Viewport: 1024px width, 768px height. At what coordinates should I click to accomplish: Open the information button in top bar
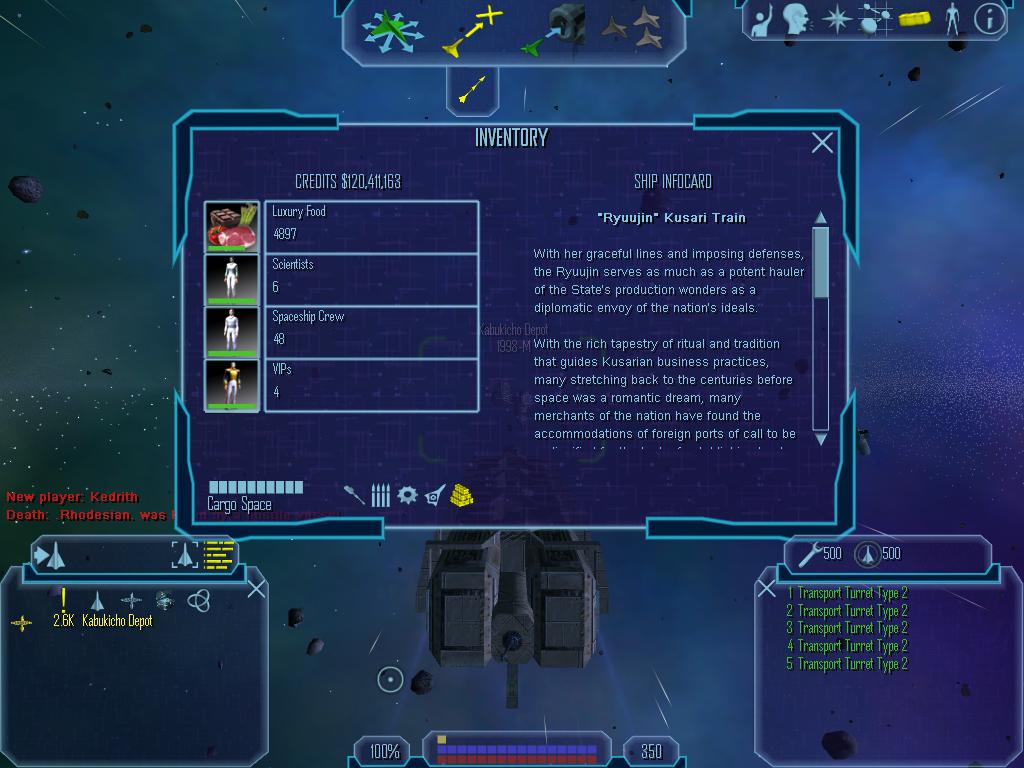tap(988, 19)
